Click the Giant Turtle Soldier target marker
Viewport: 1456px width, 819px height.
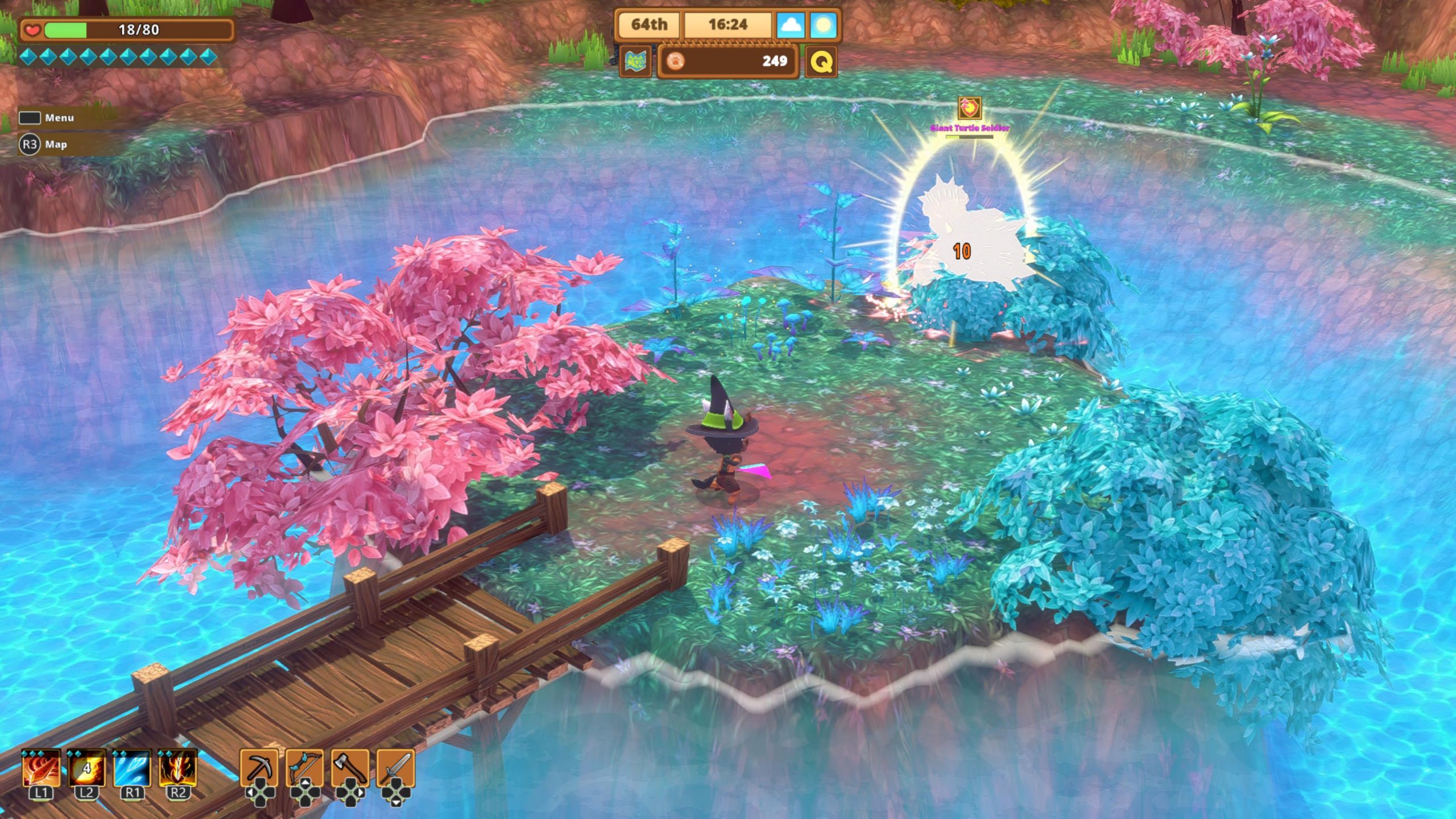point(970,107)
